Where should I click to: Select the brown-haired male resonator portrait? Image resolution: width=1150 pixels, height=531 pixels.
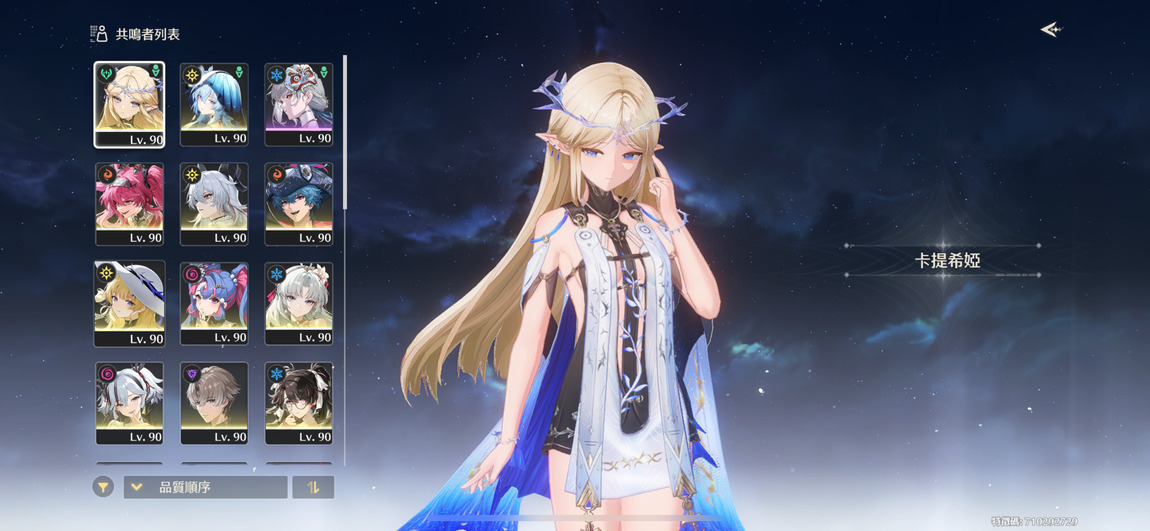click(x=214, y=403)
